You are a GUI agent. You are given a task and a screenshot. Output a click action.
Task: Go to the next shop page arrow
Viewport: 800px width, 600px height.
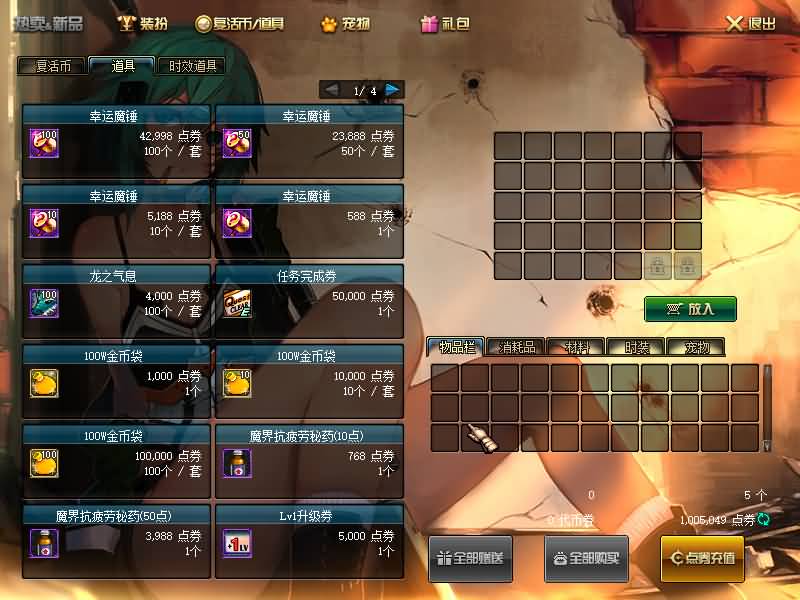393,90
